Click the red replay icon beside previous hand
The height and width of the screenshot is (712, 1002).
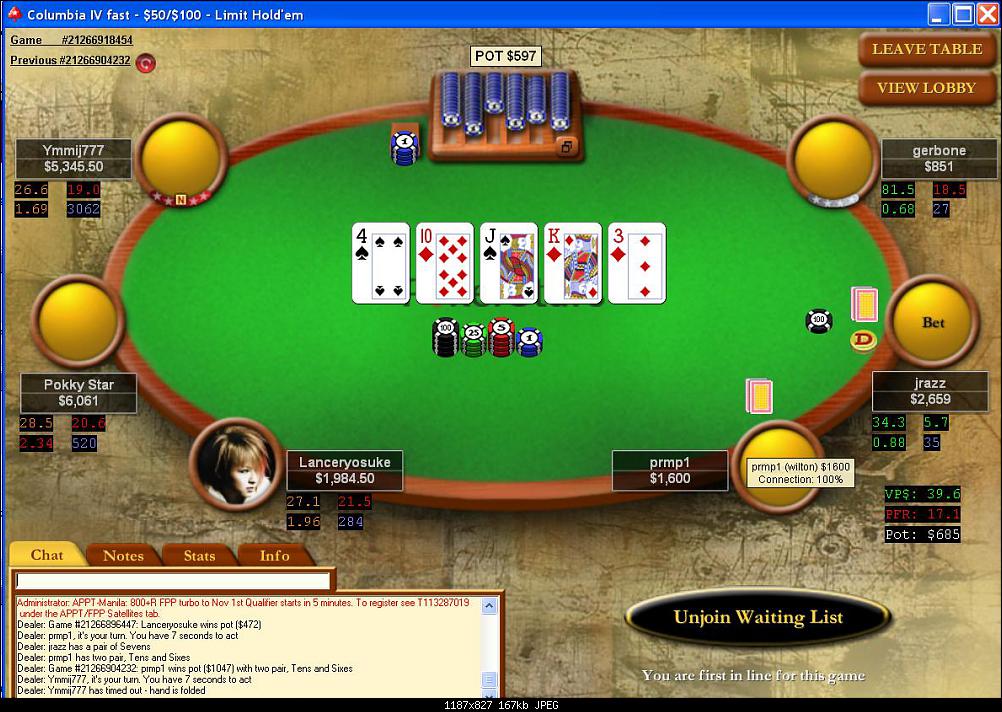[x=146, y=62]
